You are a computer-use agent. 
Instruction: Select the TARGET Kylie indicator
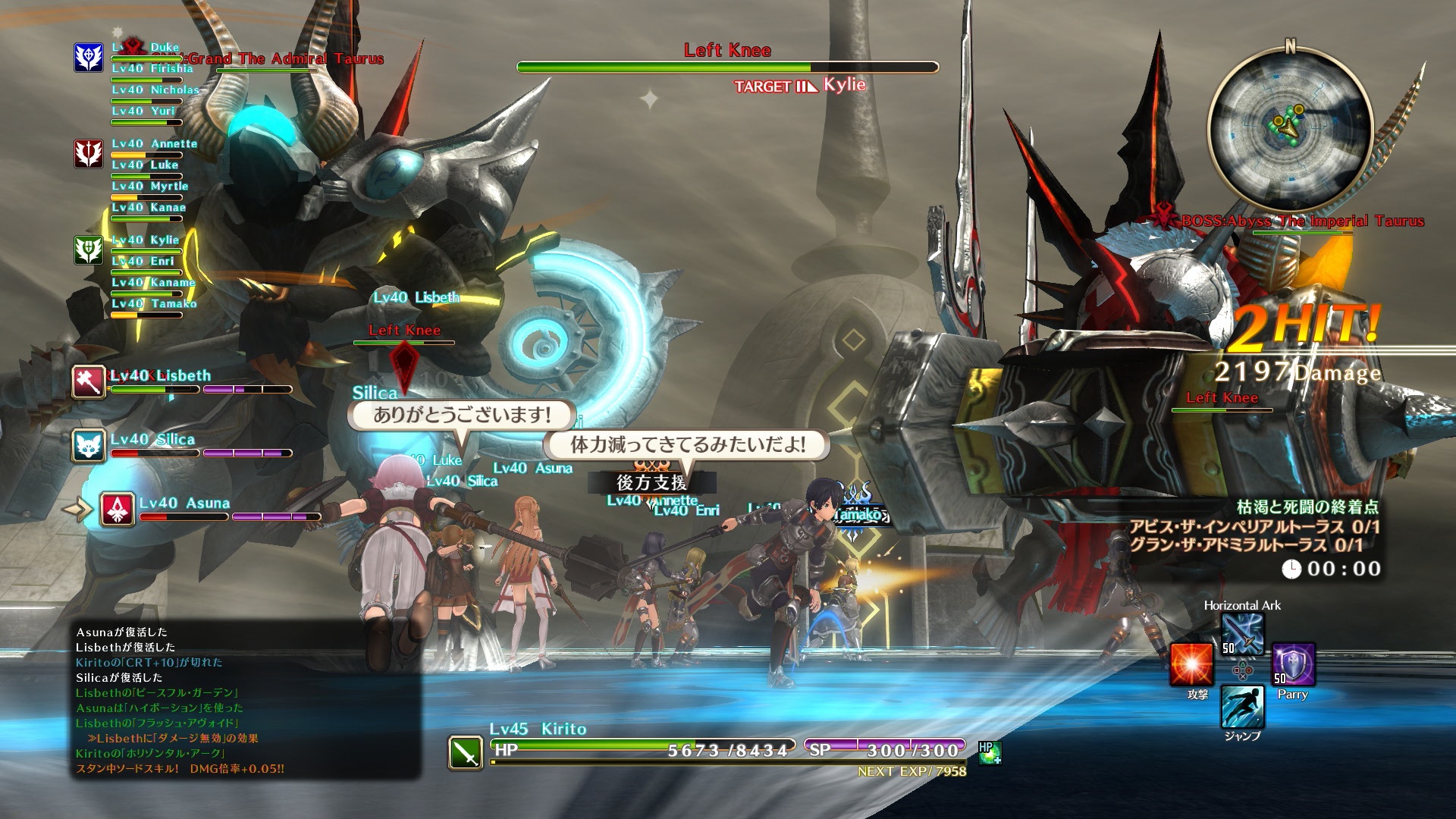click(799, 86)
